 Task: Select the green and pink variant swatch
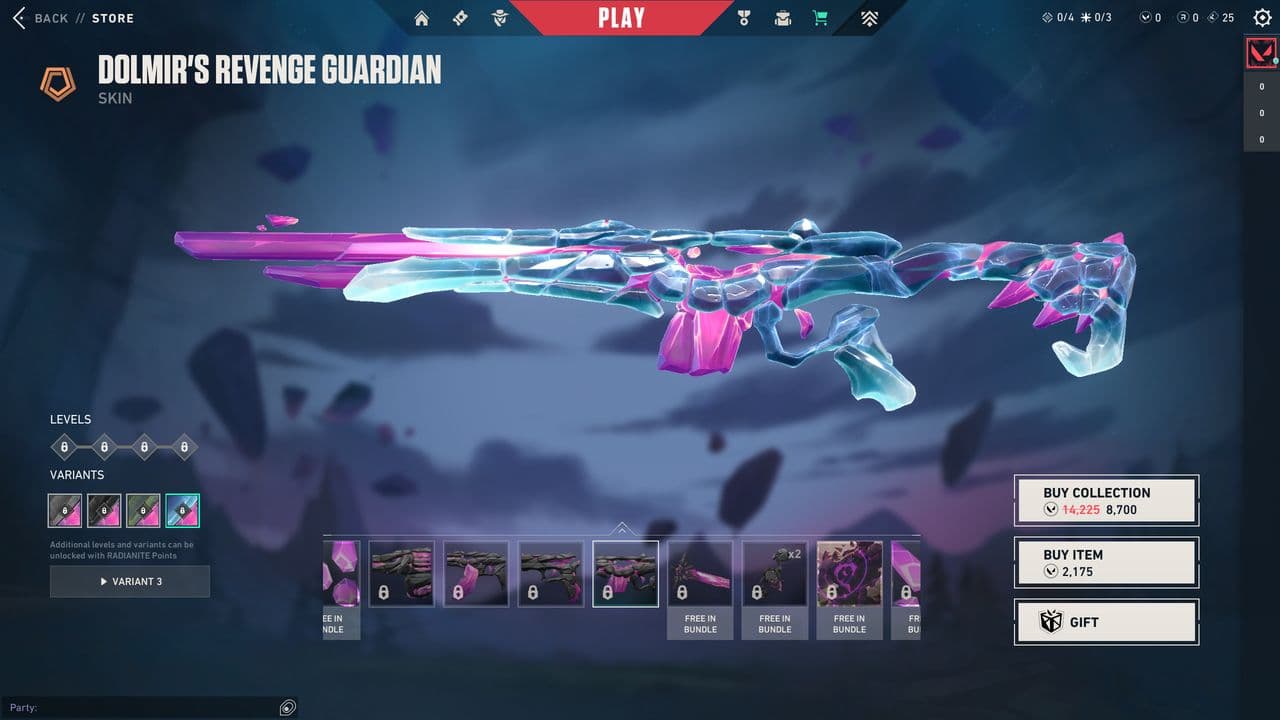143,510
